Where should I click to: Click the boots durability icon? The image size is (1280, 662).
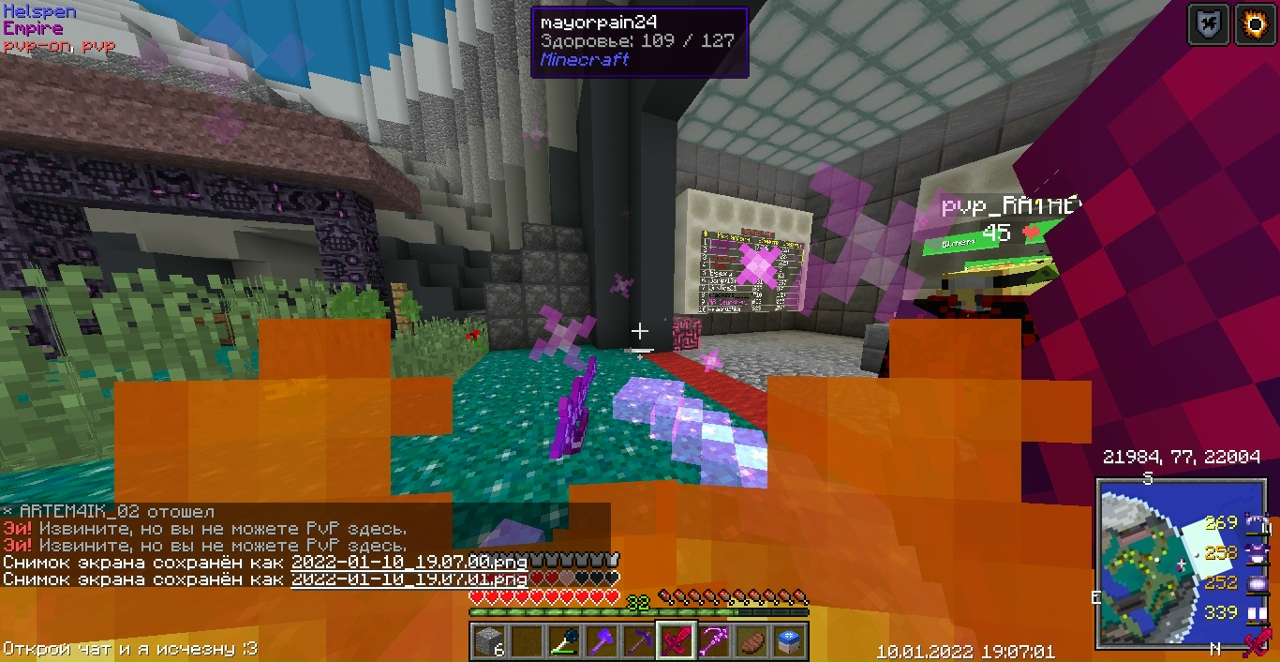pos(1256,612)
